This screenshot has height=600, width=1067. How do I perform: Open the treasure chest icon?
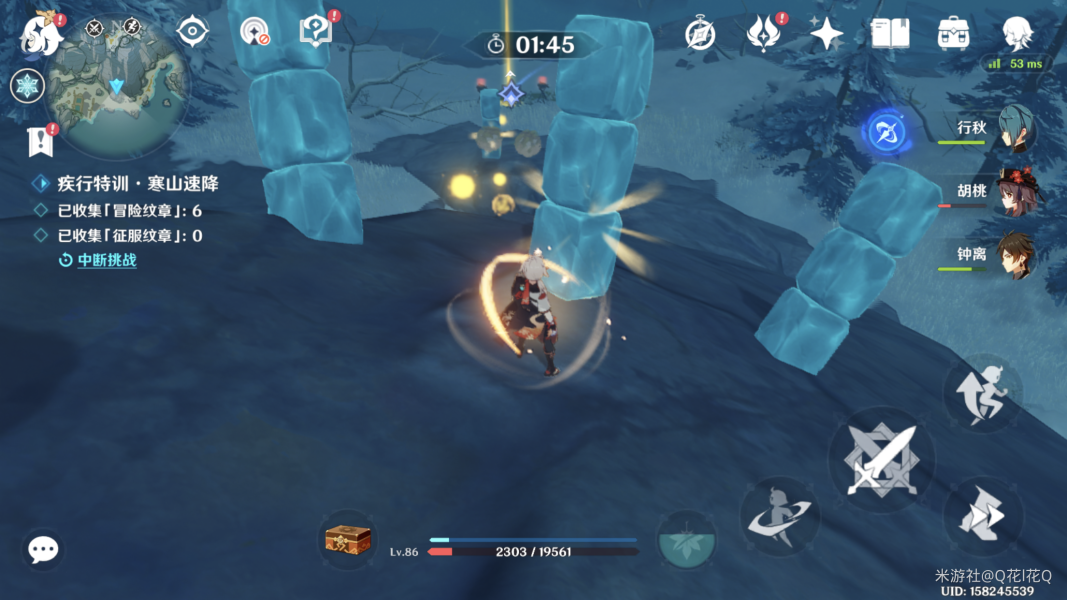coord(348,540)
